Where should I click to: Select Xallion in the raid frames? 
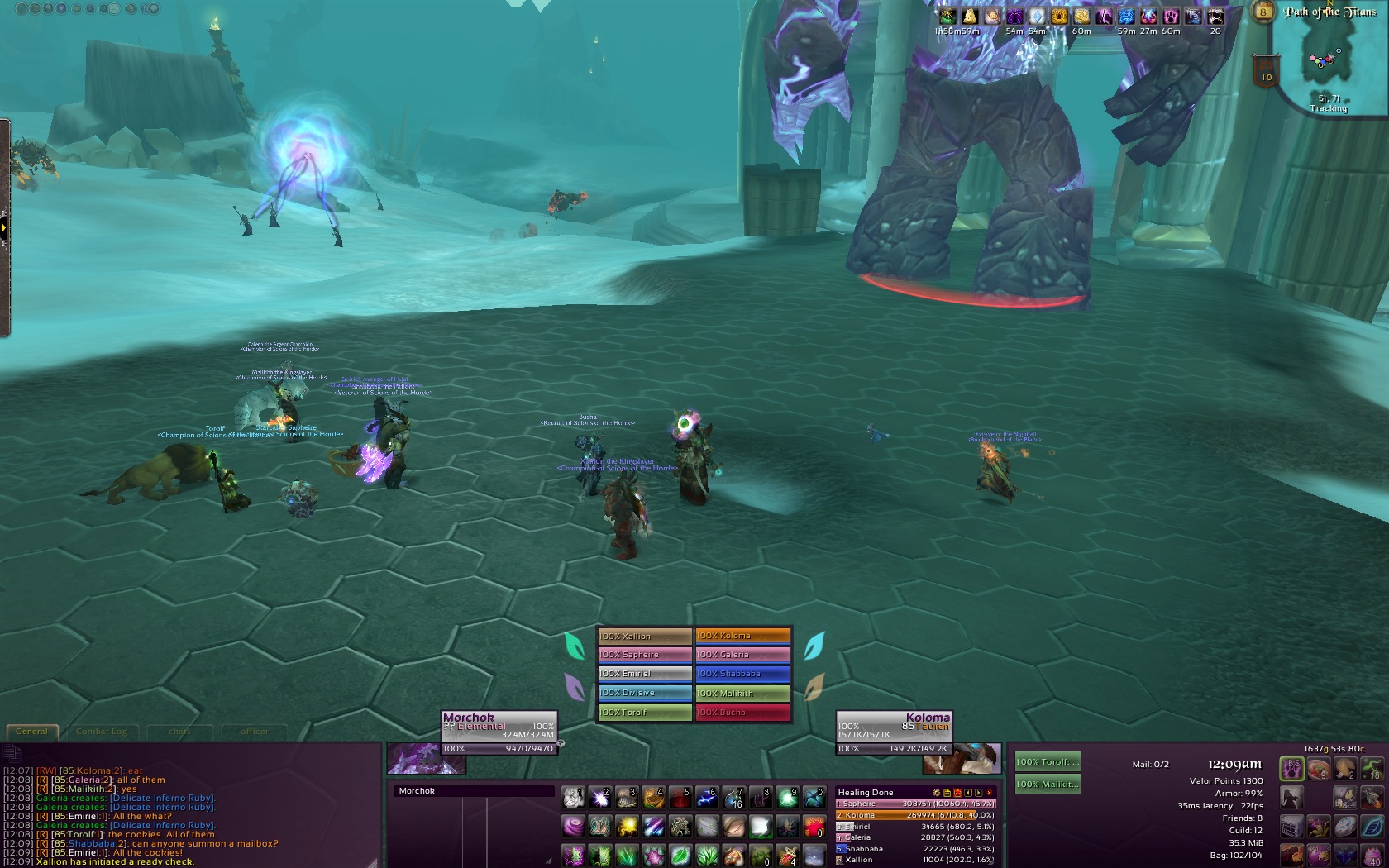[x=644, y=636]
